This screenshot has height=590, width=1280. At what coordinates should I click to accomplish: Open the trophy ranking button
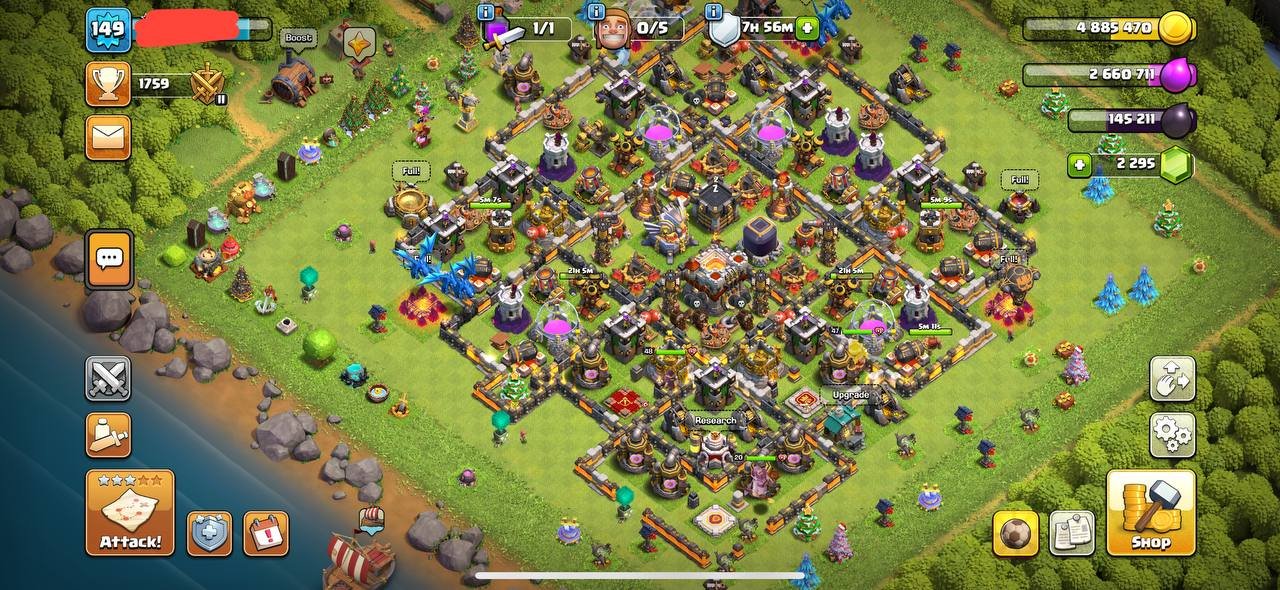click(x=108, y=85)
